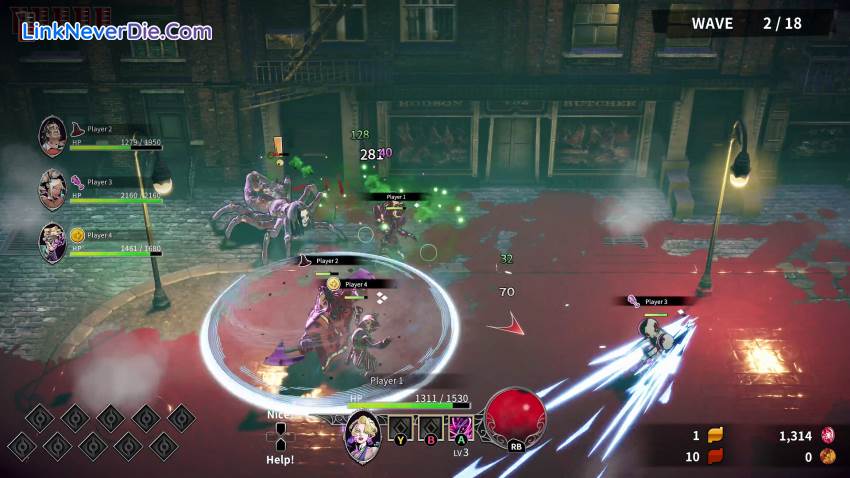Image resolution: width=850 pixels, height=478 pixels.
Task: Click the gold ticket currency icon
Action: point(715,435)
